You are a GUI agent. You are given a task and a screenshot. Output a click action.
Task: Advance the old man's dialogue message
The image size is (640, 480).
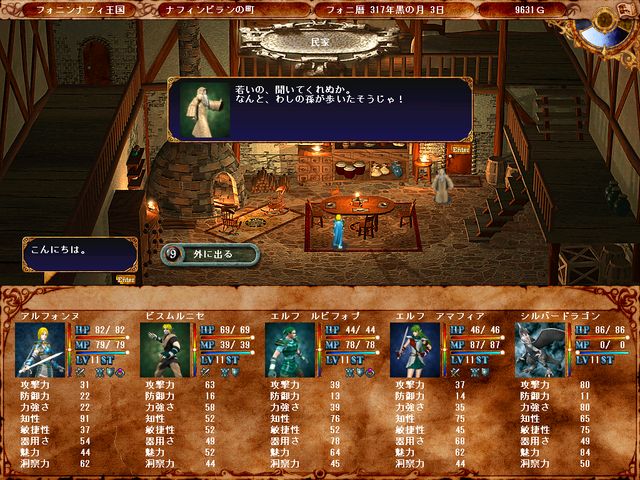(x=318, y=109)
